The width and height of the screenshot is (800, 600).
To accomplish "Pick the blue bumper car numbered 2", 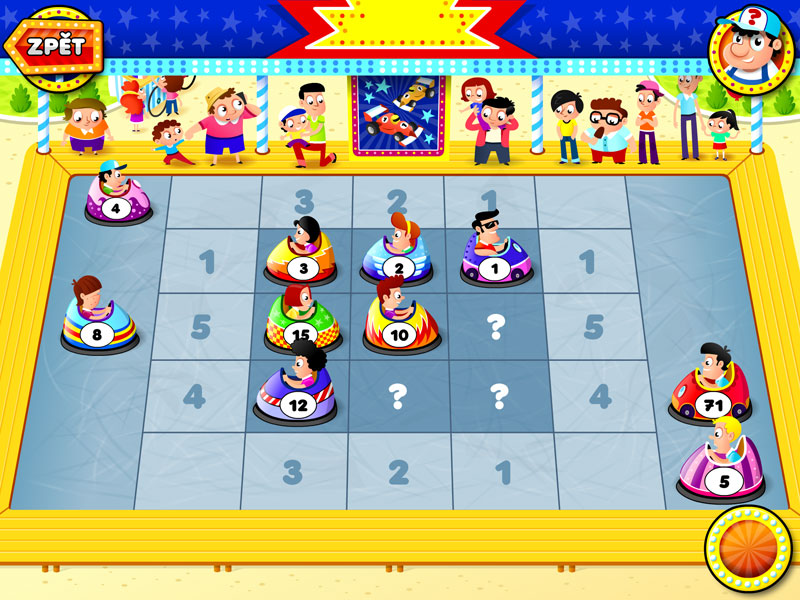I will pyautogui.click(x=398, y=259).
